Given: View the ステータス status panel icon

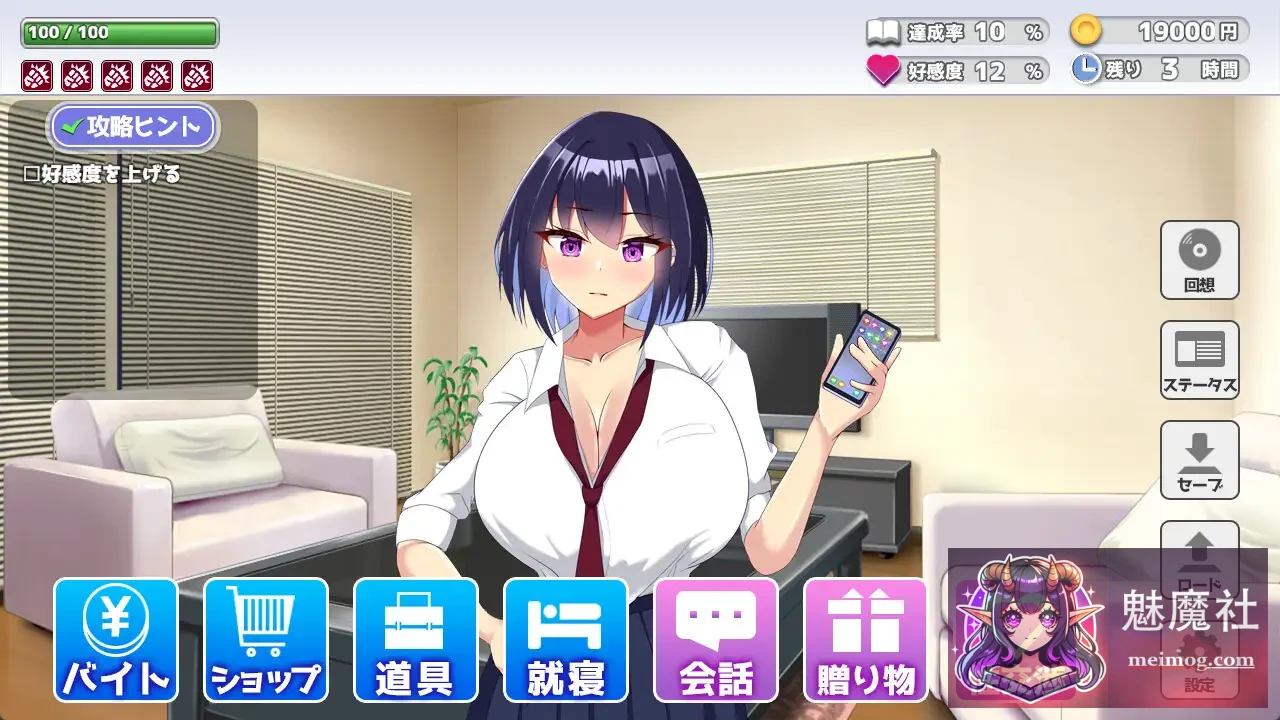Looking at the screenshot, I should (x=1199, y=360).
